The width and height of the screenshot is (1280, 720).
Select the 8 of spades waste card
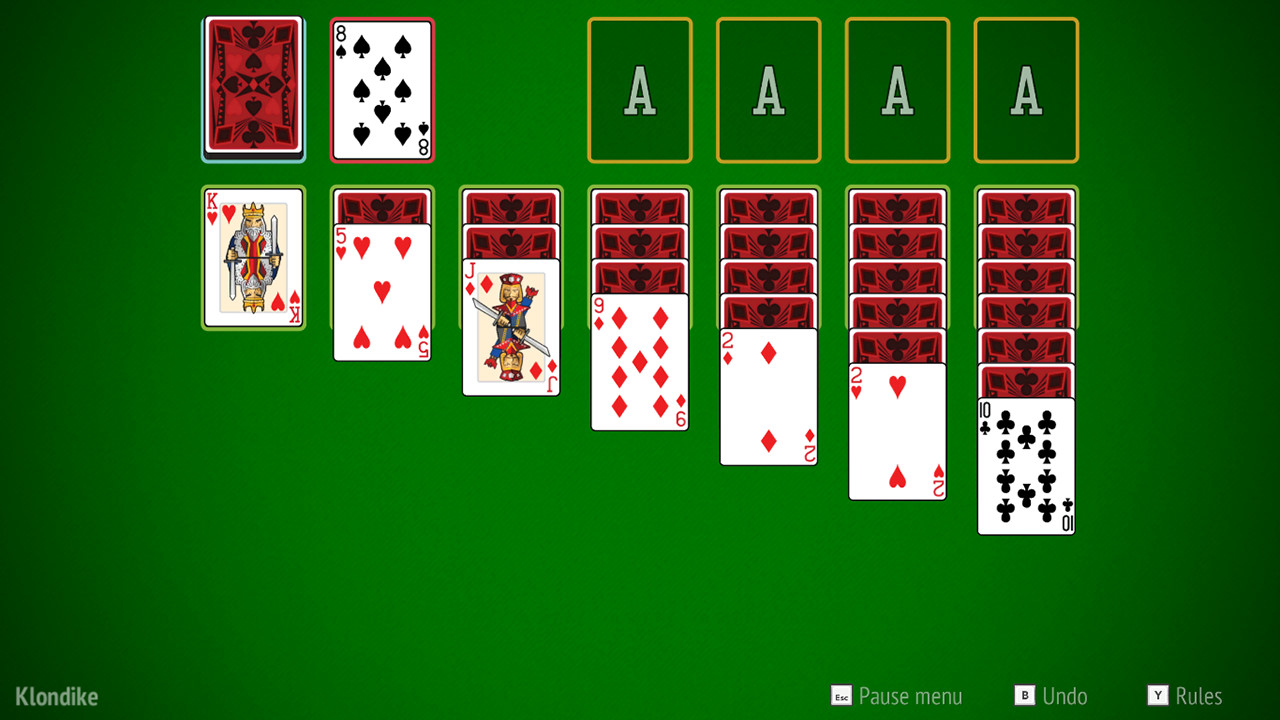pos(382,88)
